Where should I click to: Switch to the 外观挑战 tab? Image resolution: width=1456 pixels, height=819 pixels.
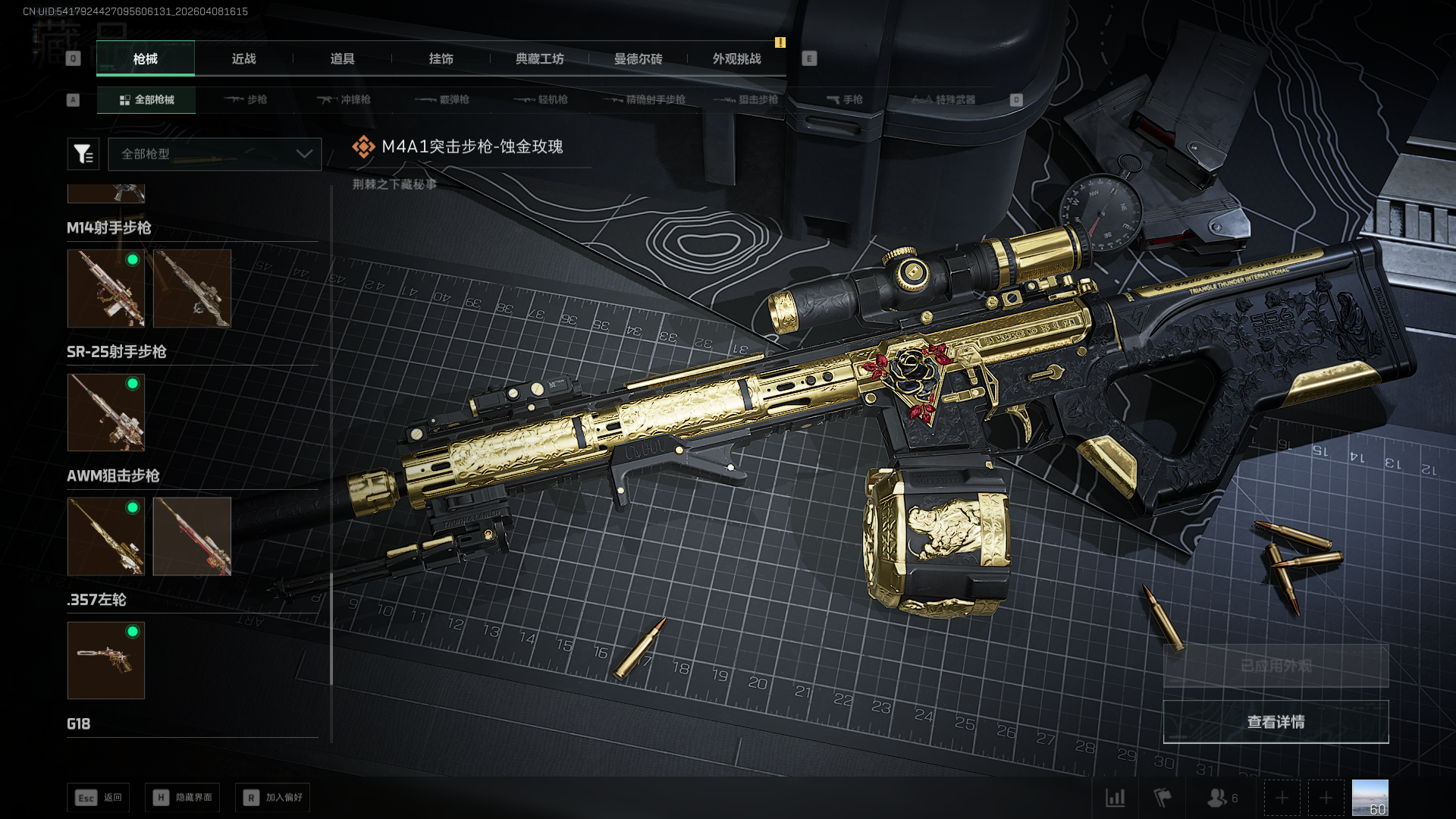pos(736,59)
